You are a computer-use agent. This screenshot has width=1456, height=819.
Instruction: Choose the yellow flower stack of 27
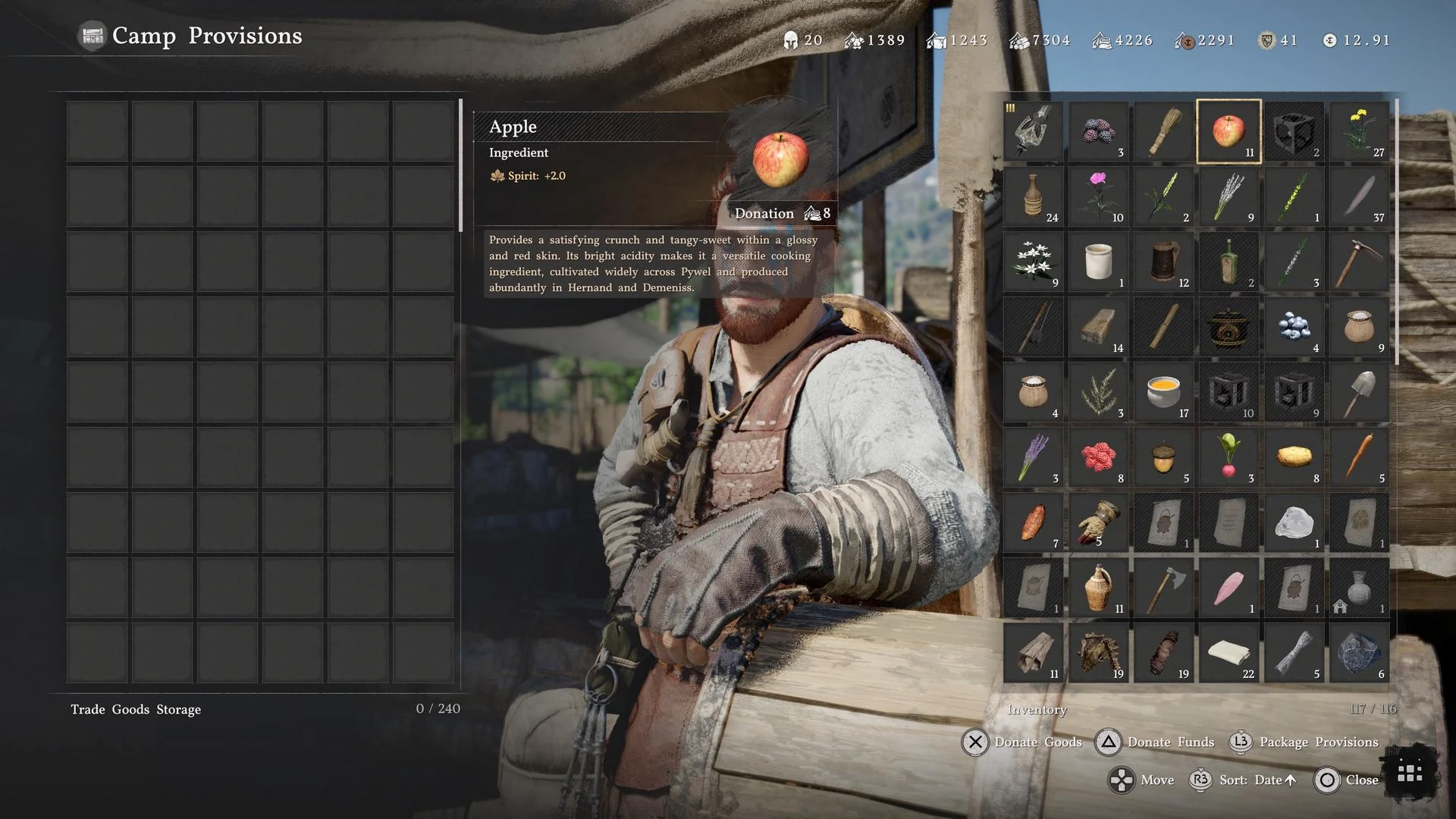(1359, 131)
